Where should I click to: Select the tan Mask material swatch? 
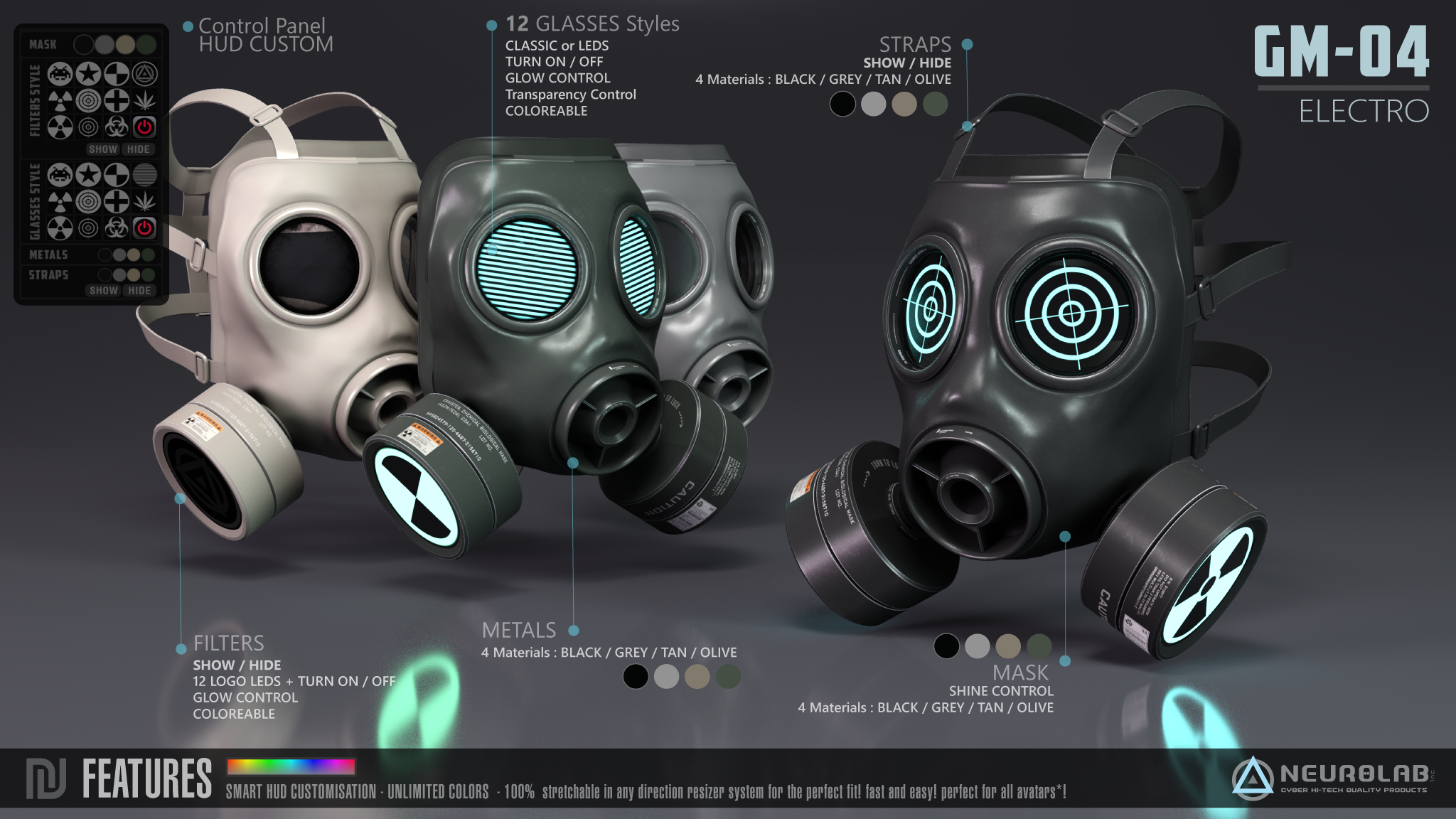pos(125,45)
